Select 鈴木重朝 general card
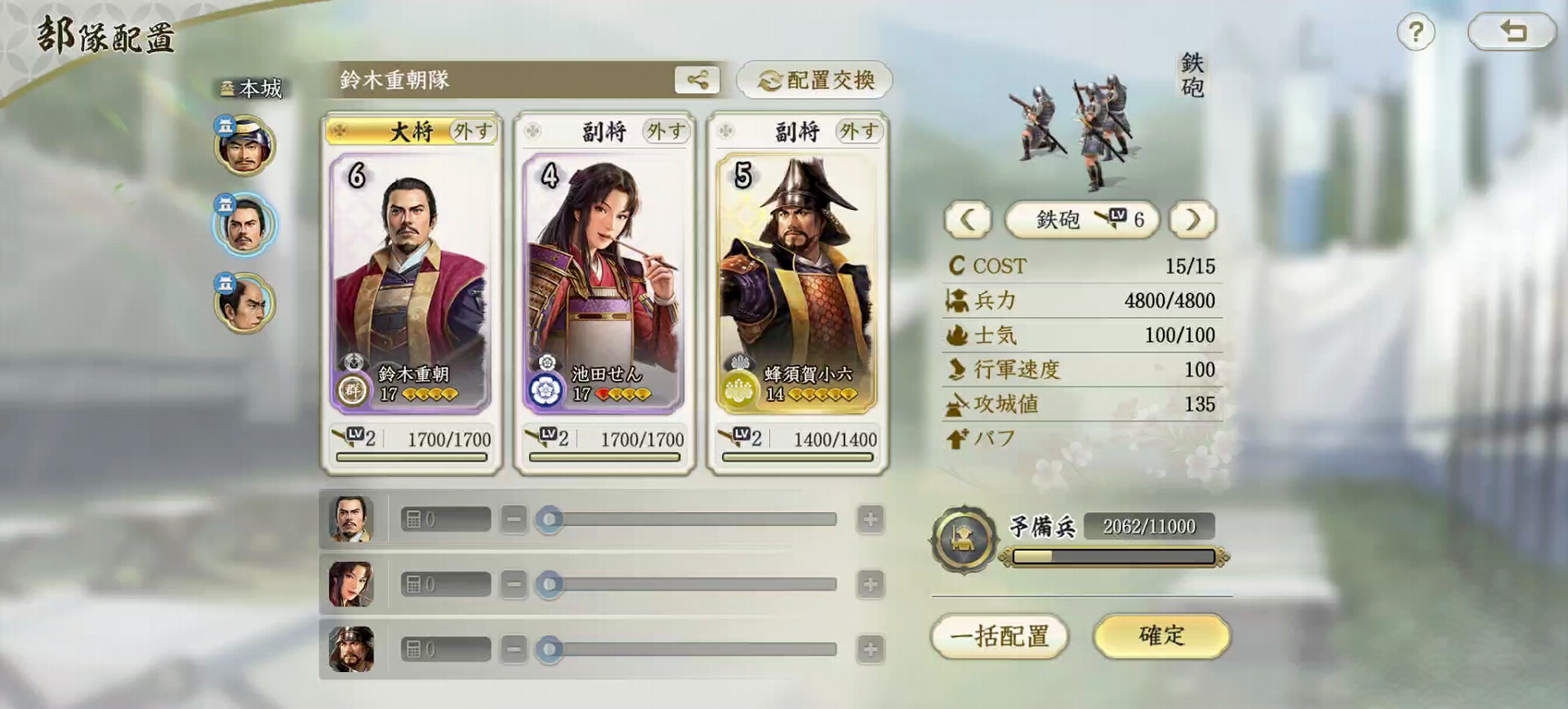 411,282
